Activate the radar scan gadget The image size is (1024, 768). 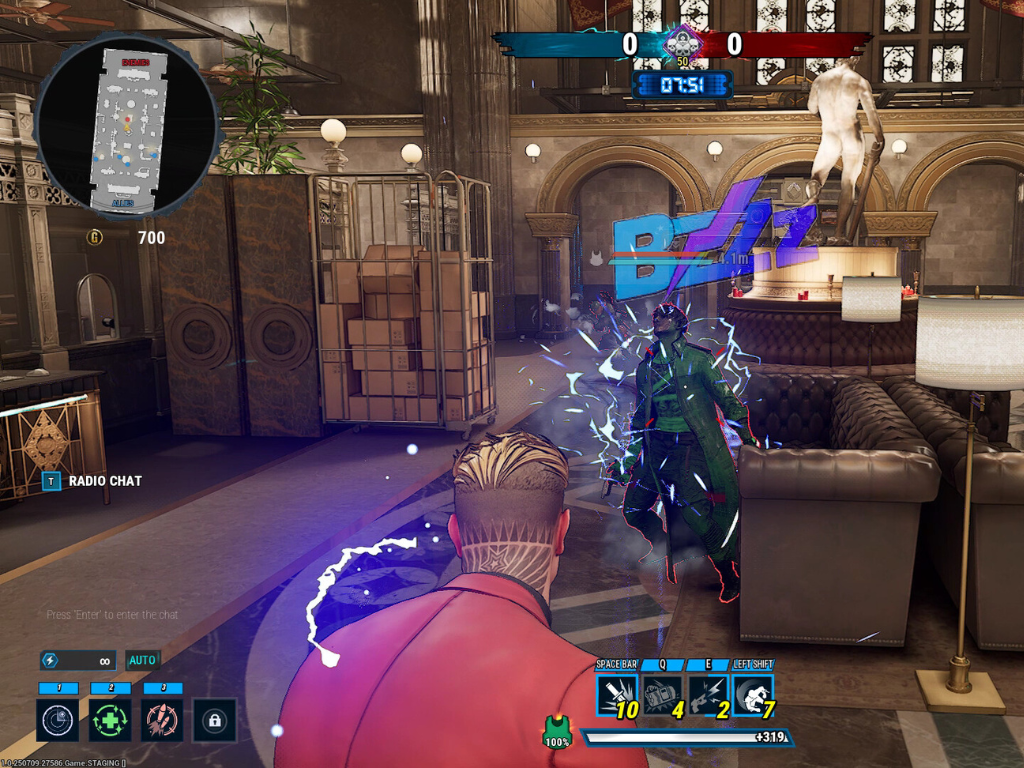click(x=58, y=719)
